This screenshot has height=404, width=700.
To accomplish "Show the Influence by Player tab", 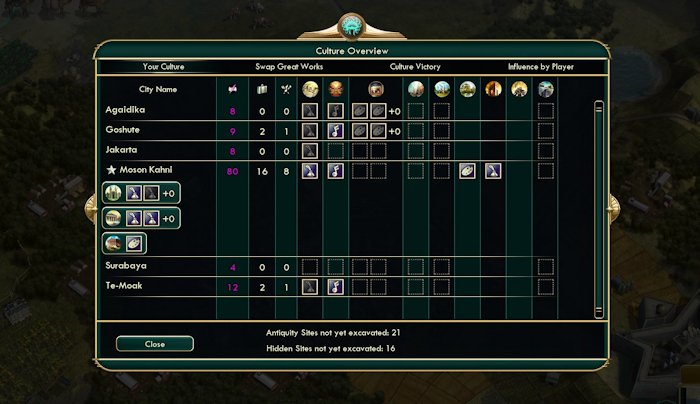I will pos(541,67).
